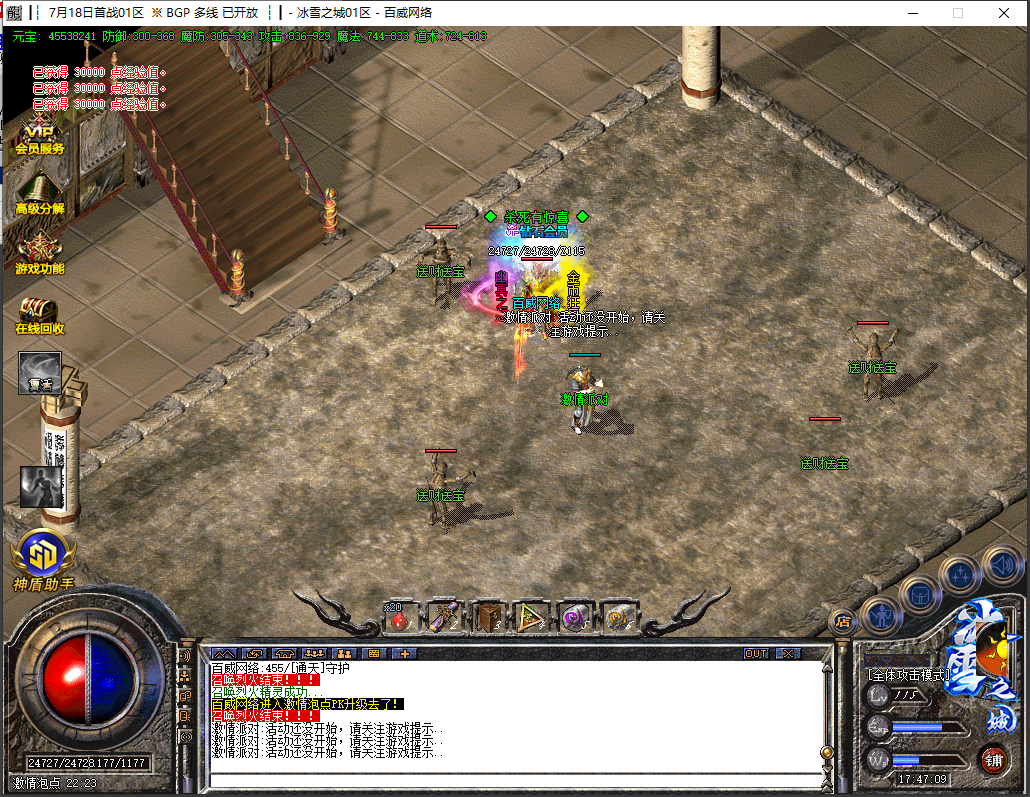This screenshot has width=1030, height=797.
Task: Click the speaker sound button
Action: pyautogui.click(x=1001, y=566)
